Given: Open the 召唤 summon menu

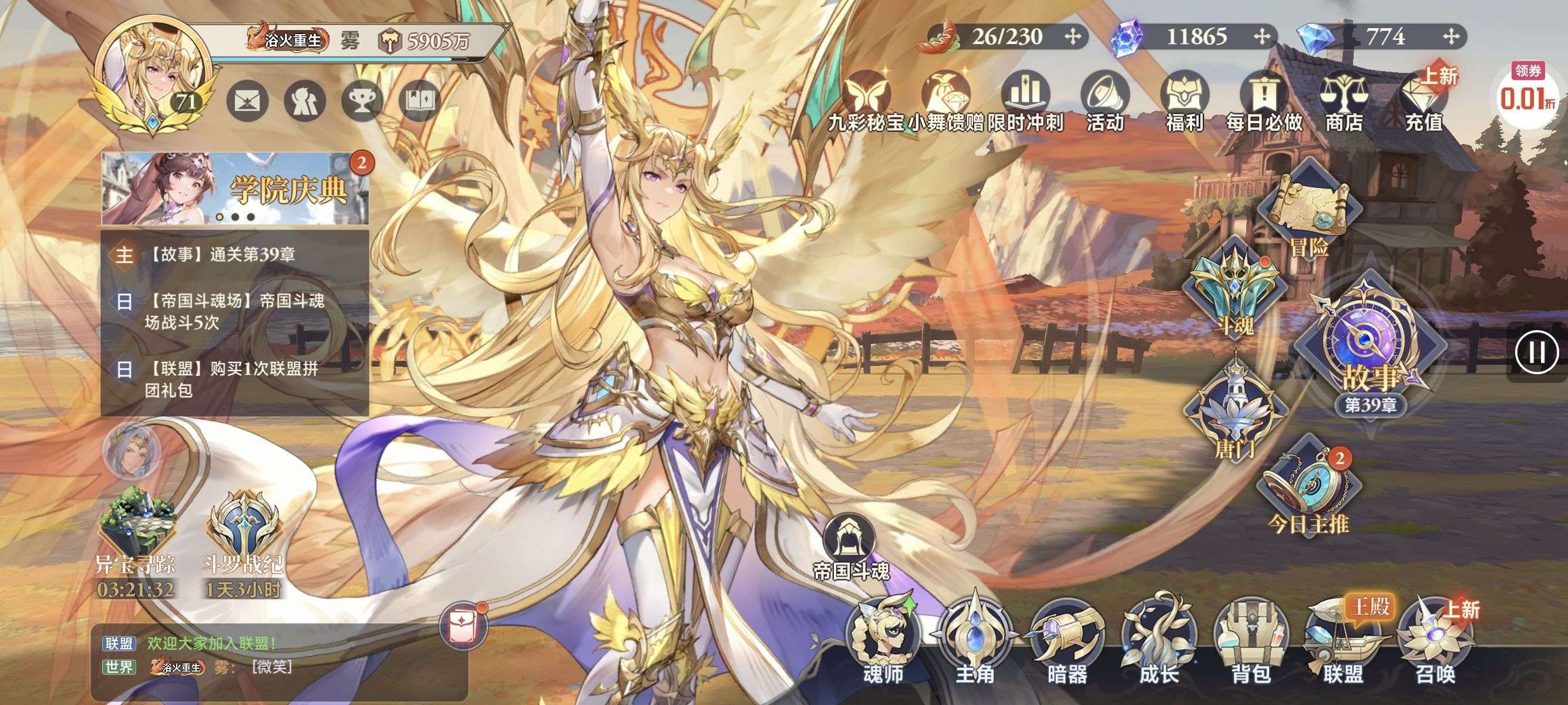Looking at the screenshot, I should tap(1435, 639).
